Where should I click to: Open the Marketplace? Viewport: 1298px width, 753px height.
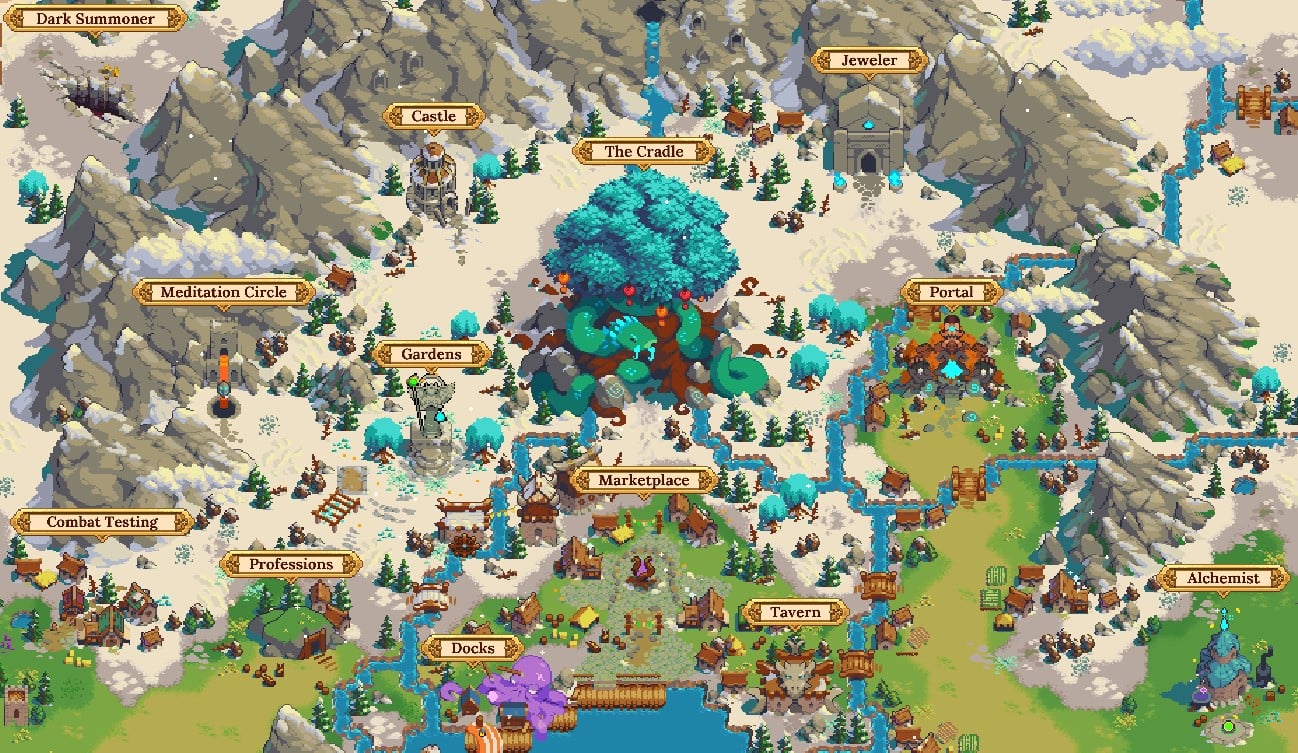(x=644, y=481)
